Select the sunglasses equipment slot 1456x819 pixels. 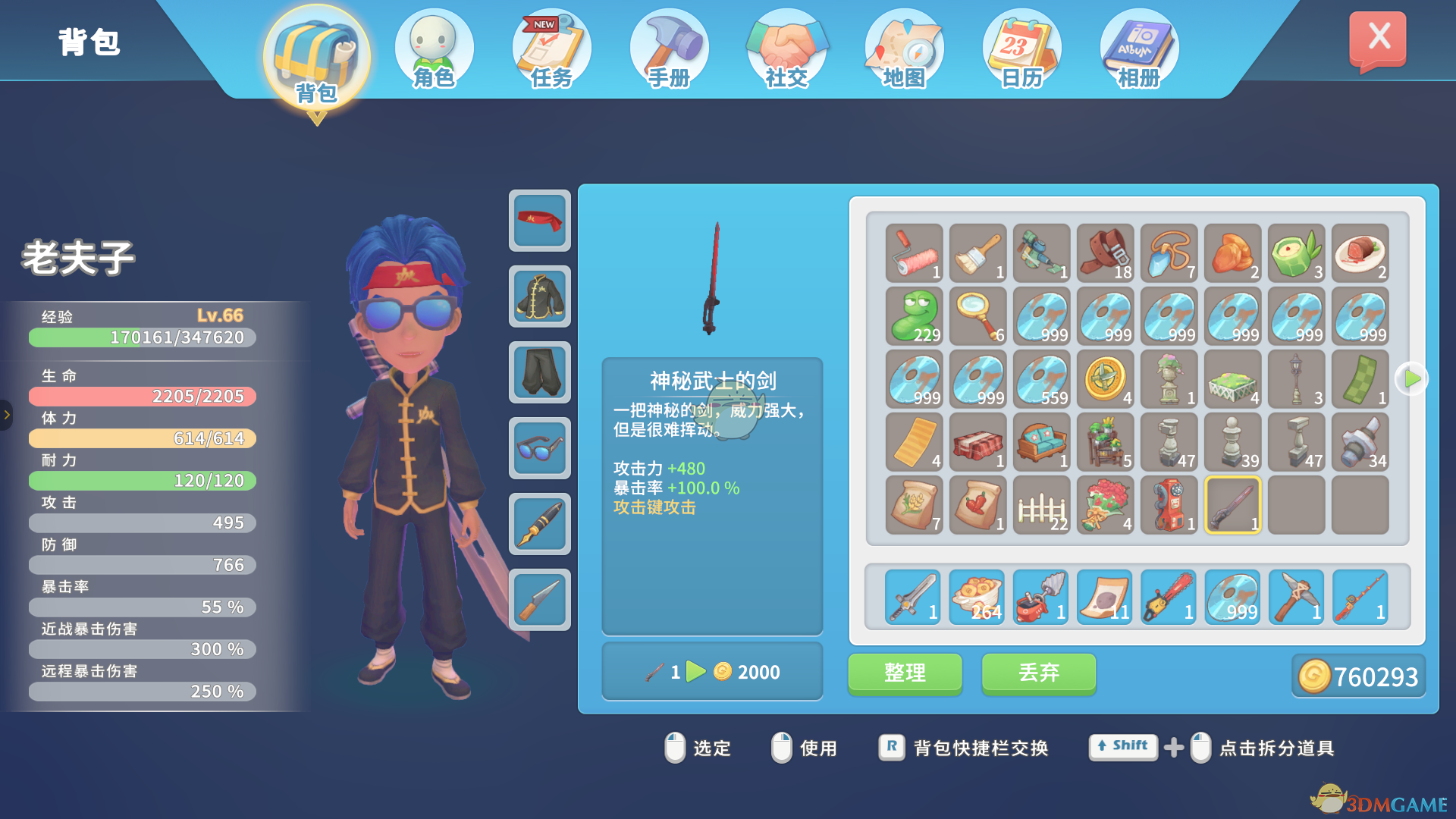539,448
